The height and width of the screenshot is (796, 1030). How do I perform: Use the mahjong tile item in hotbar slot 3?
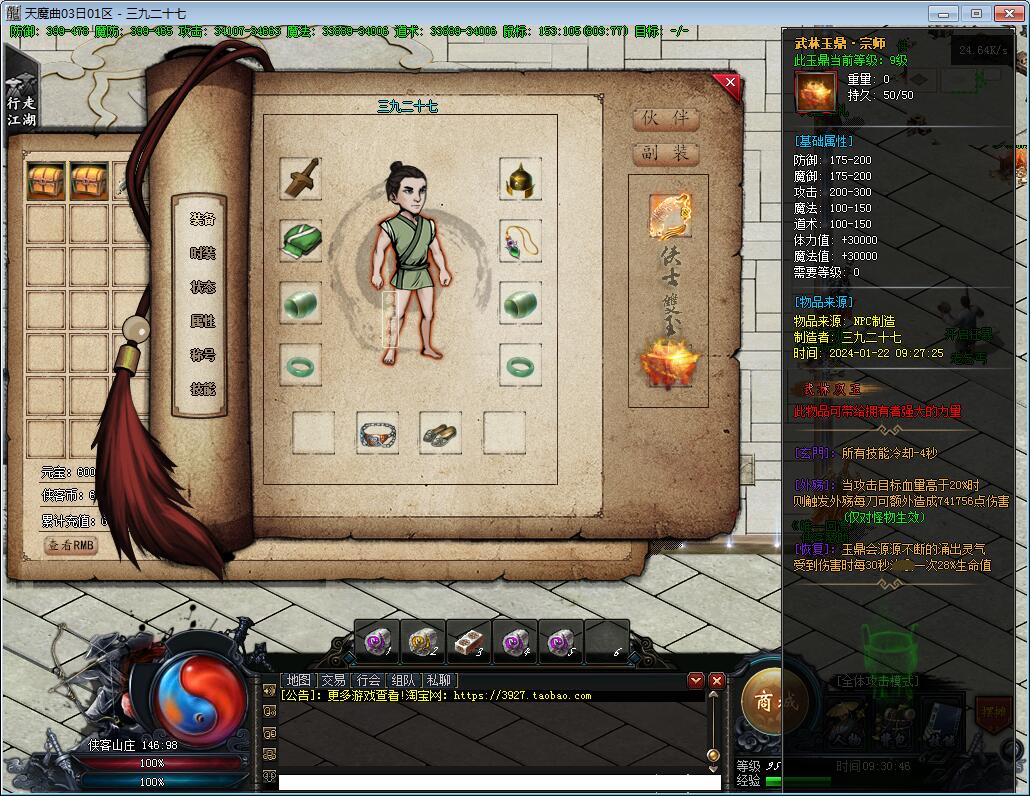[x=469, y=641]
